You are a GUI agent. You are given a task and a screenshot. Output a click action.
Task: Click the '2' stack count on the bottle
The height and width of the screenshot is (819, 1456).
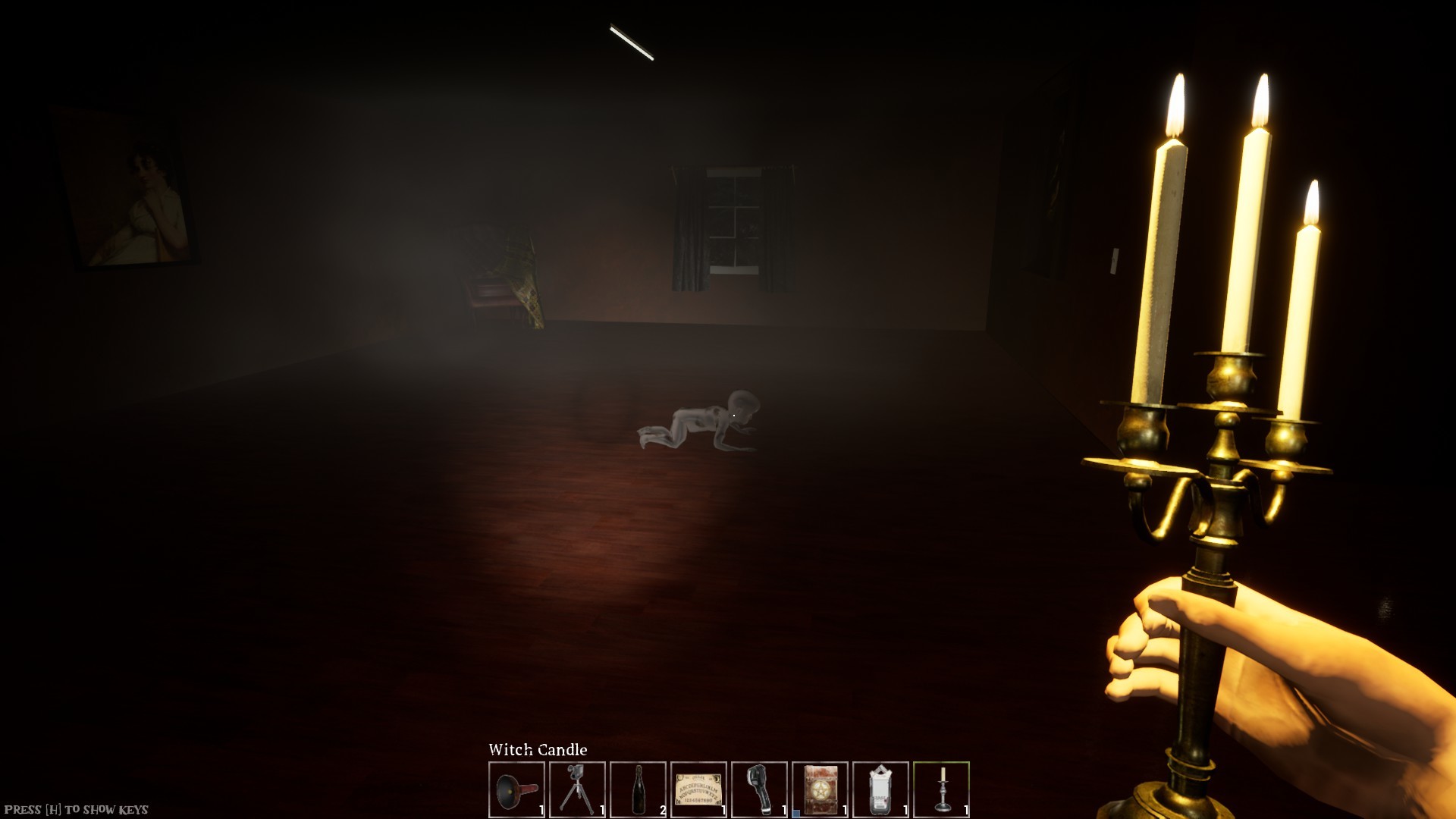[661, 808]
